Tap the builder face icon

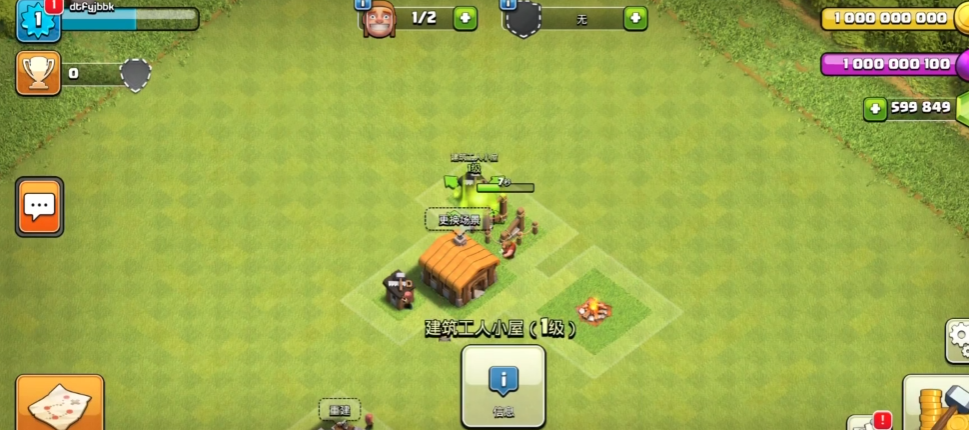pyautogui.click(x=378, y=18)
